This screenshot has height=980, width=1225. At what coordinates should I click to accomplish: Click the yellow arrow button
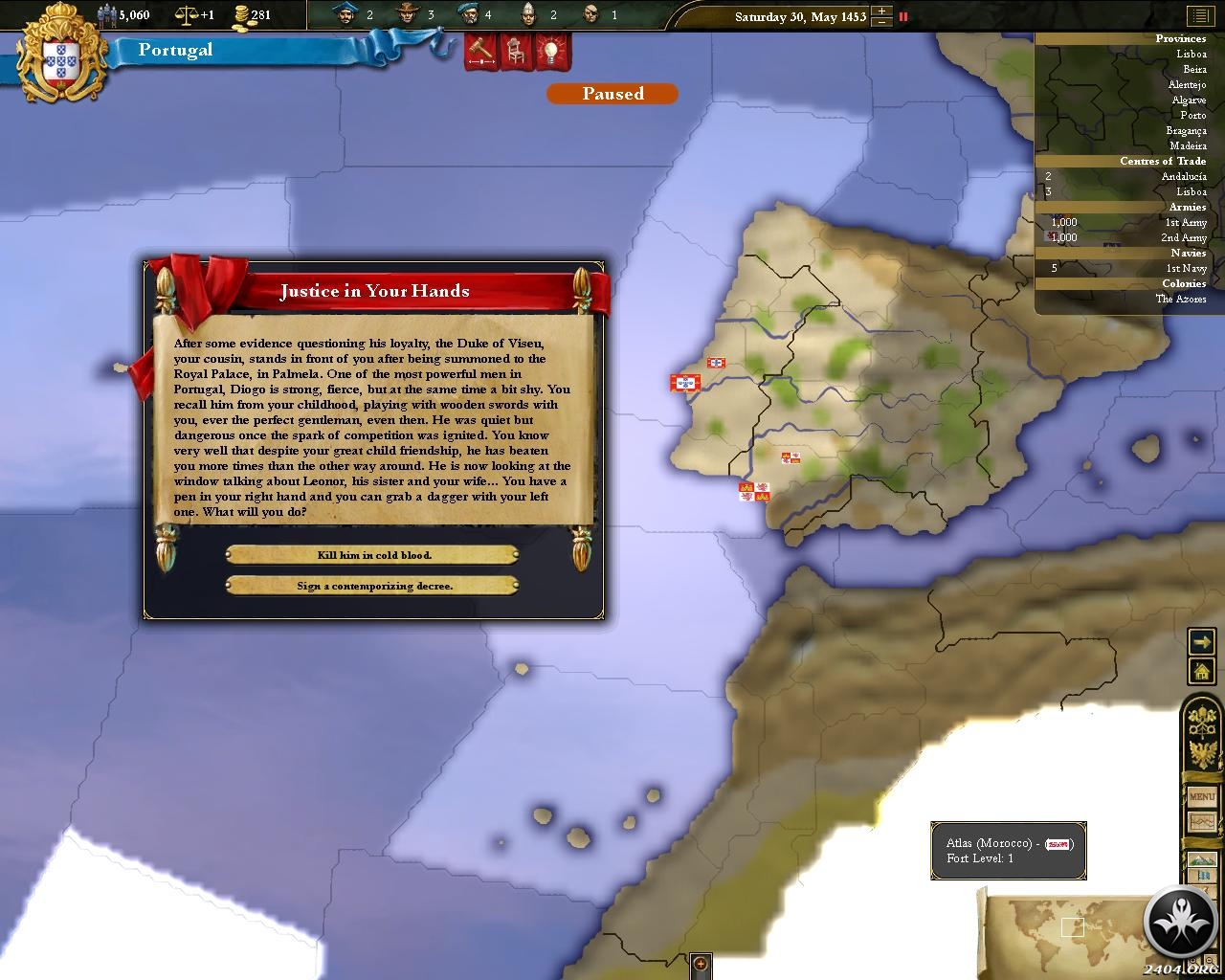coord(1201,642)
